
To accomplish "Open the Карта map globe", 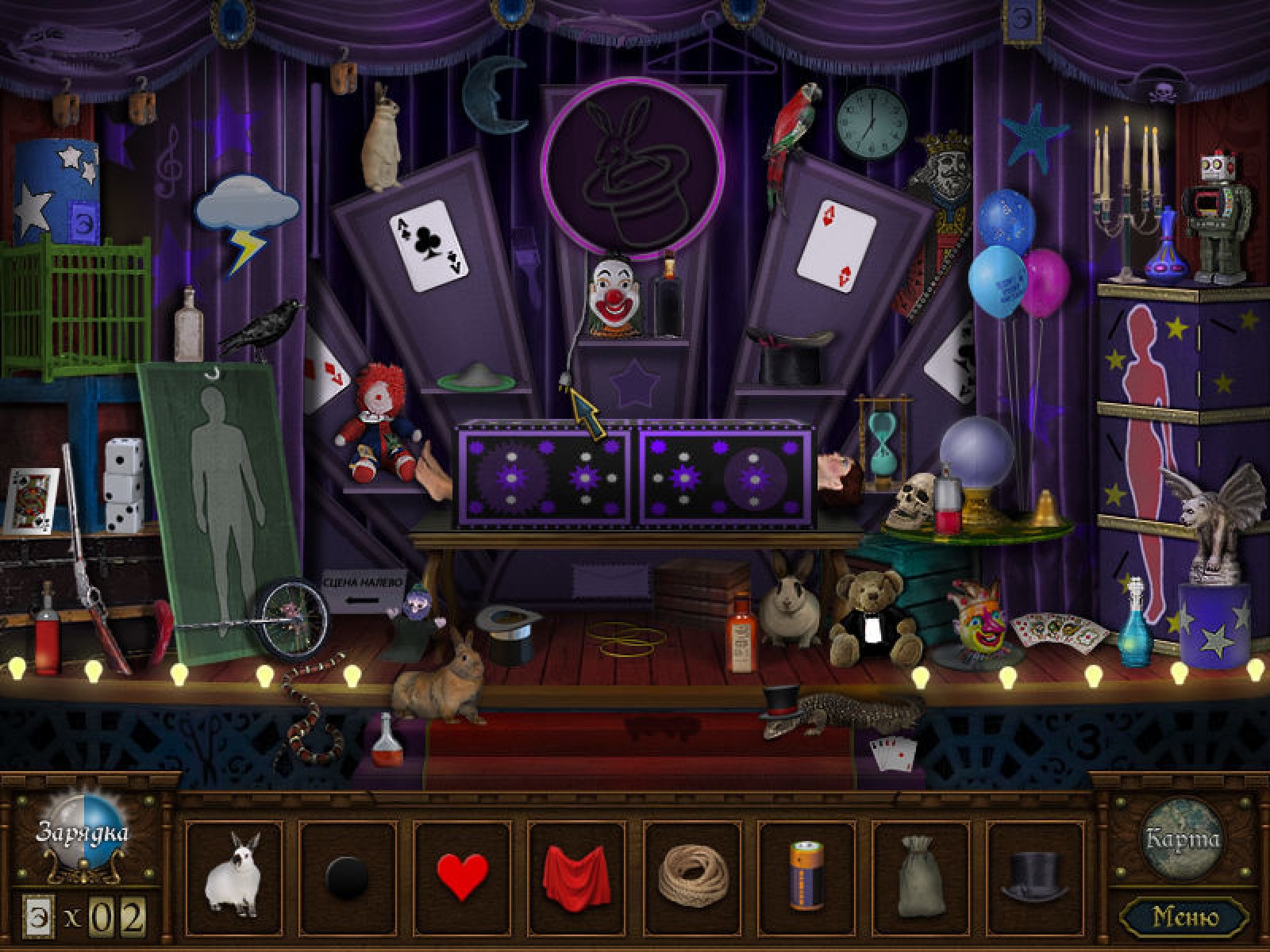I will point(1182,838).
